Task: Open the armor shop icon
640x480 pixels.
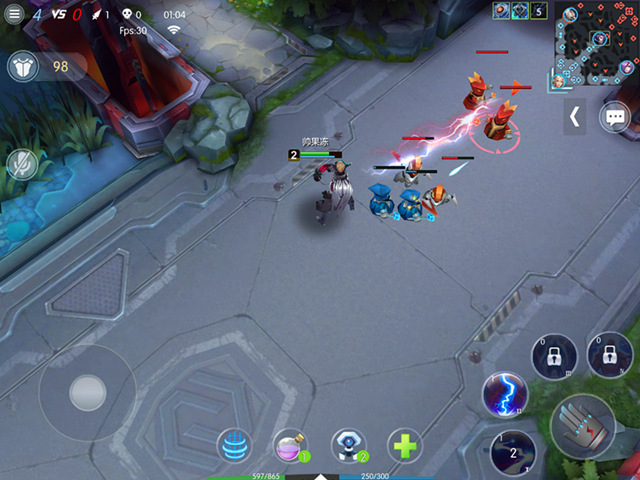Action: click(23, 67)
